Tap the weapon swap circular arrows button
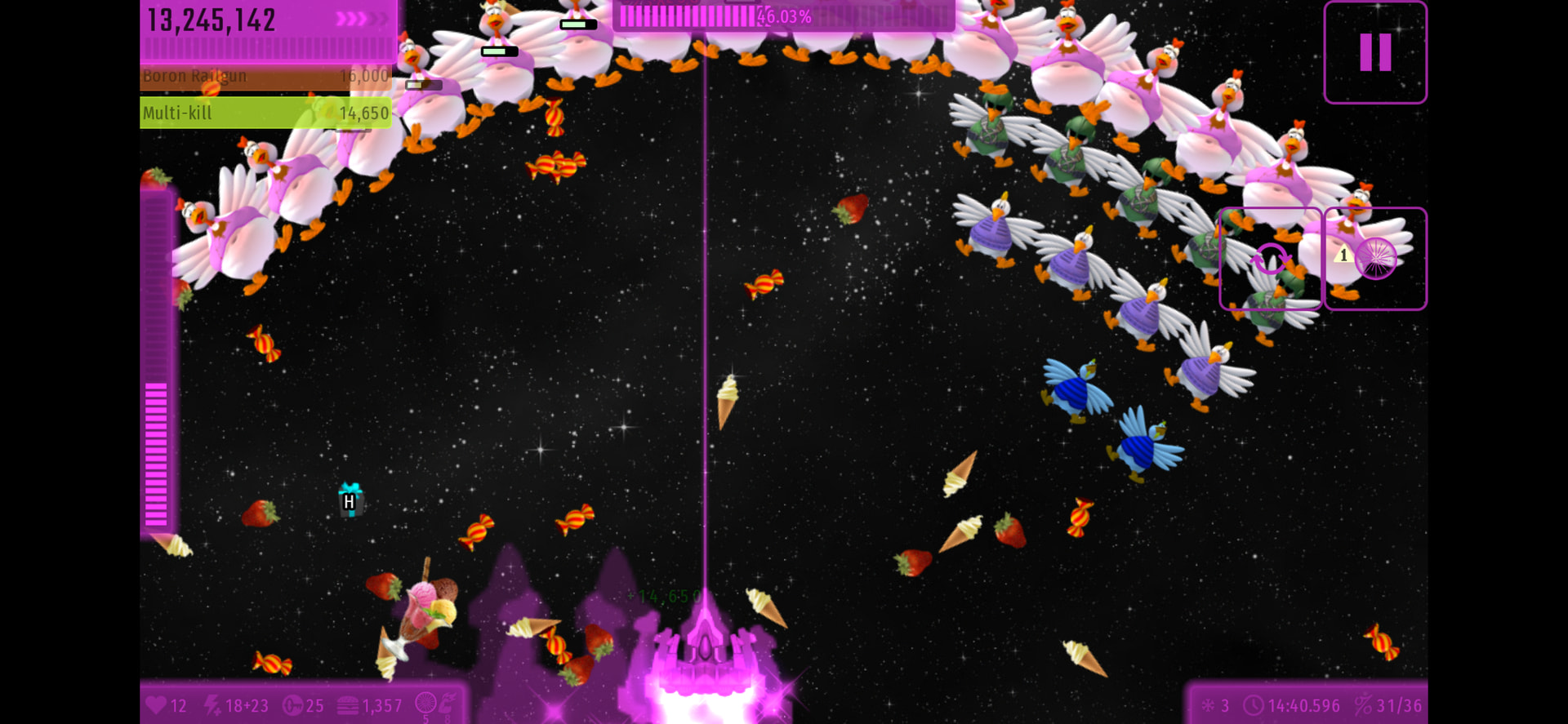The height and width of the screenshot is (724, 1568). coord(1270,260)
